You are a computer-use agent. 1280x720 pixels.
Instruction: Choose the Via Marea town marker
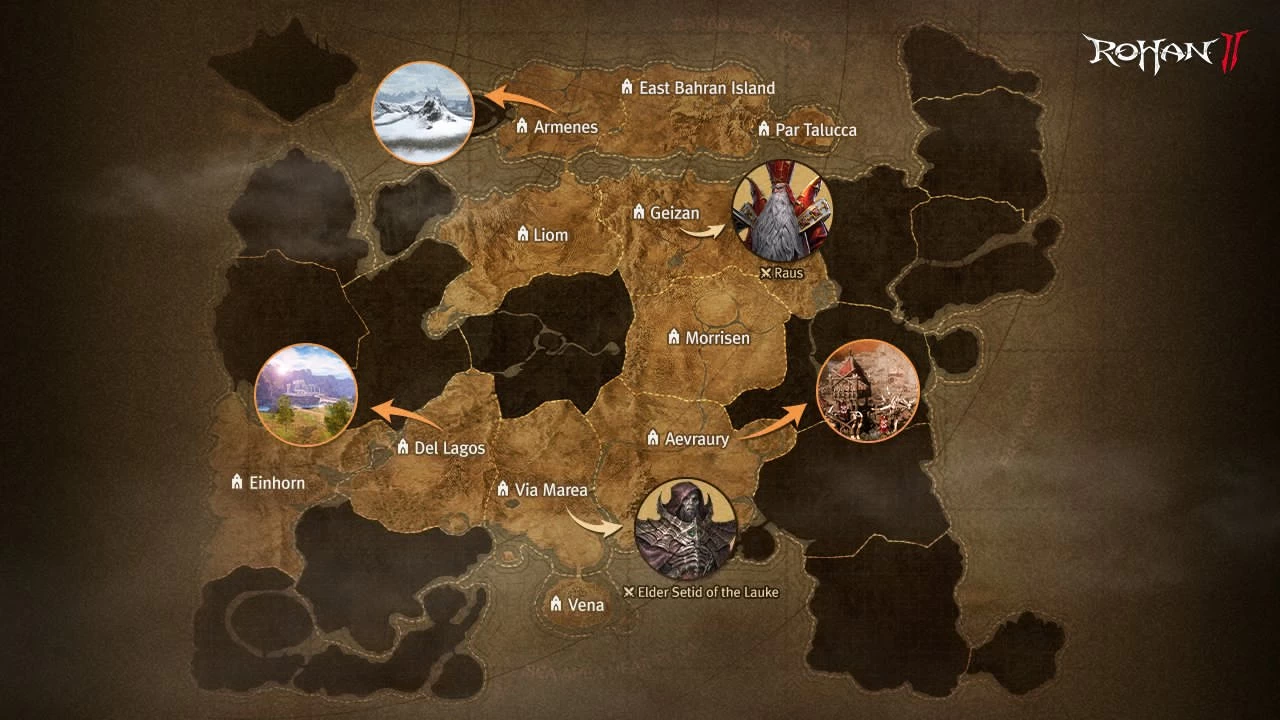tap(503, 489)
